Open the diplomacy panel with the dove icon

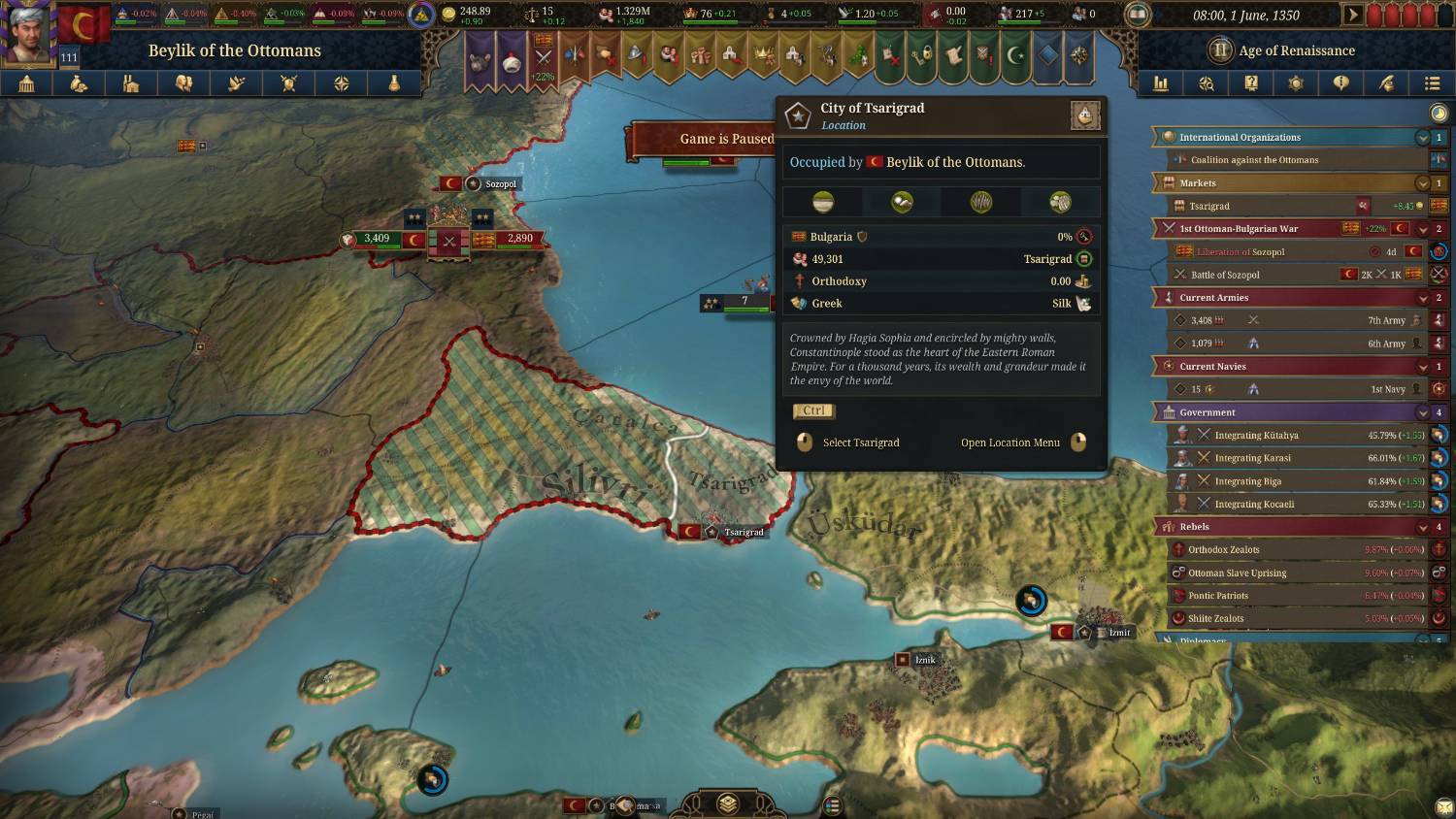236,84
